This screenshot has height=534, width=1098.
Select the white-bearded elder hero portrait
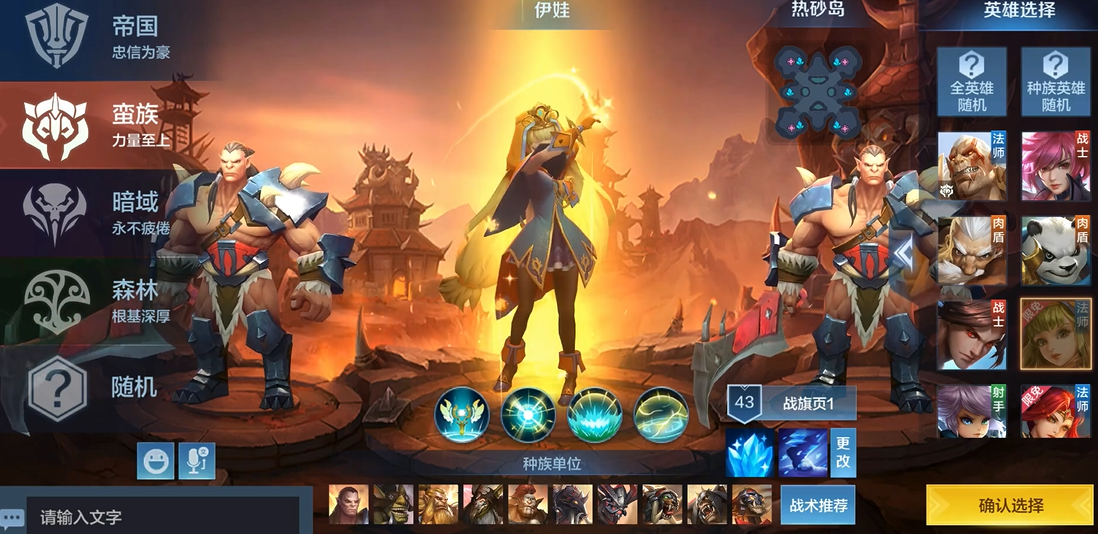(971, 251)
